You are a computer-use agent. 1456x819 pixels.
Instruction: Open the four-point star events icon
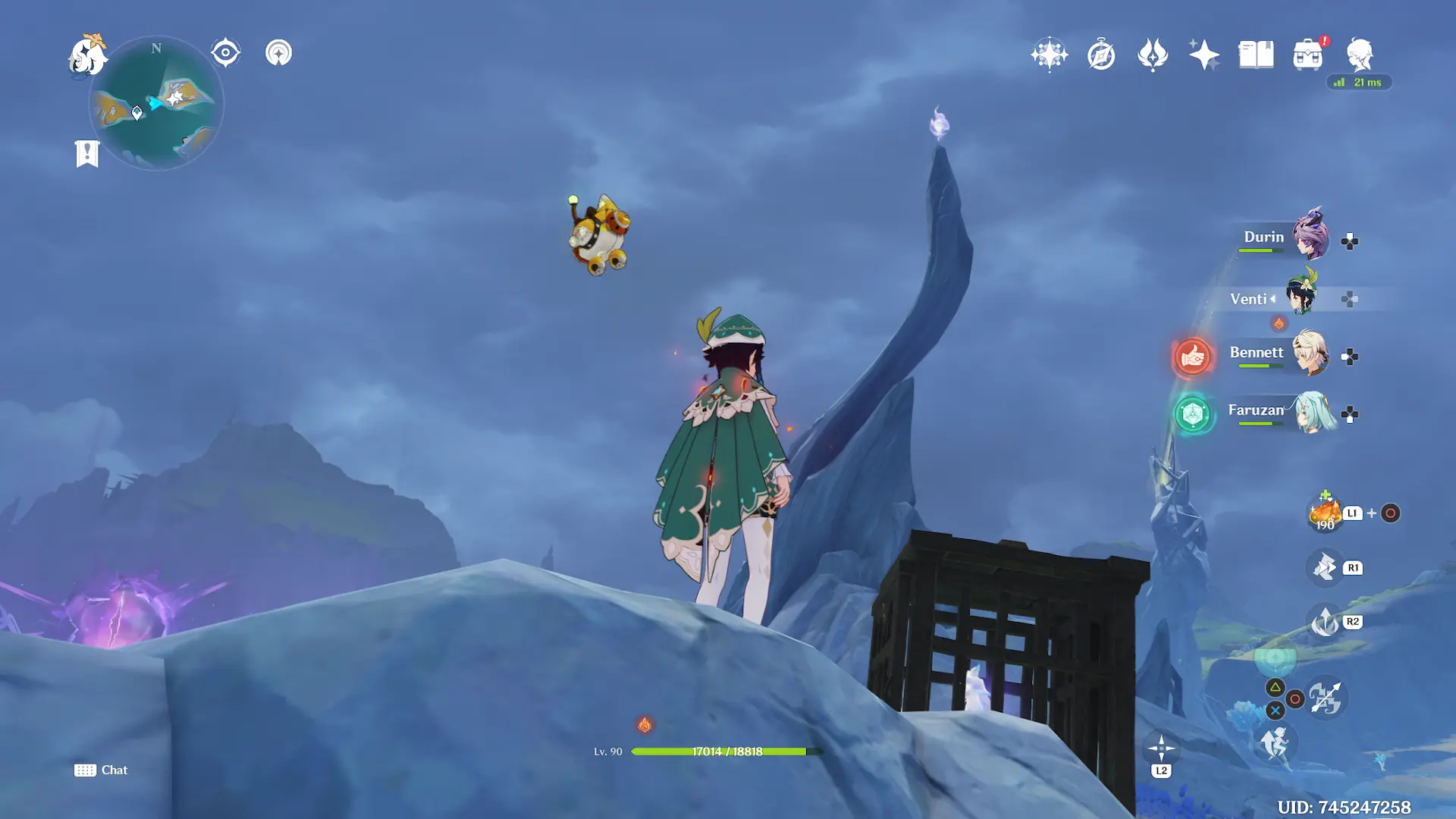click(1204, 55)
